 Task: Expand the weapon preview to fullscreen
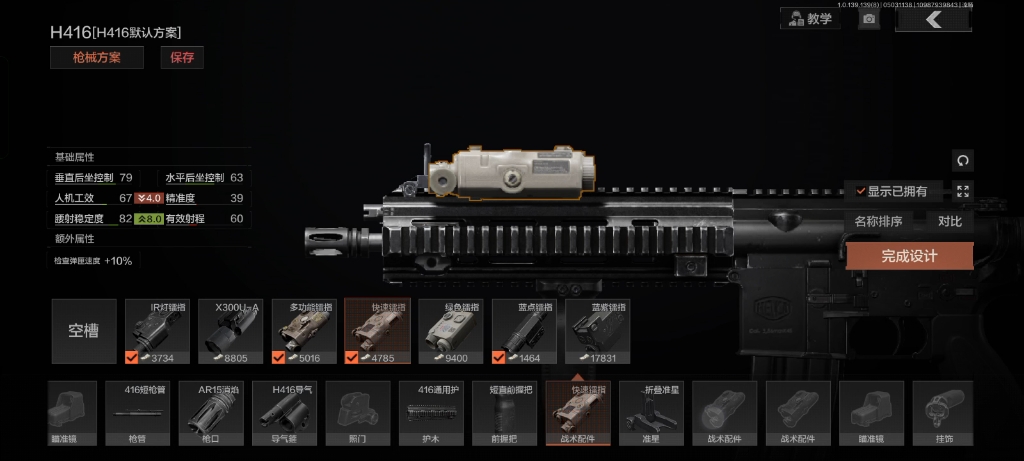(963, 191)
